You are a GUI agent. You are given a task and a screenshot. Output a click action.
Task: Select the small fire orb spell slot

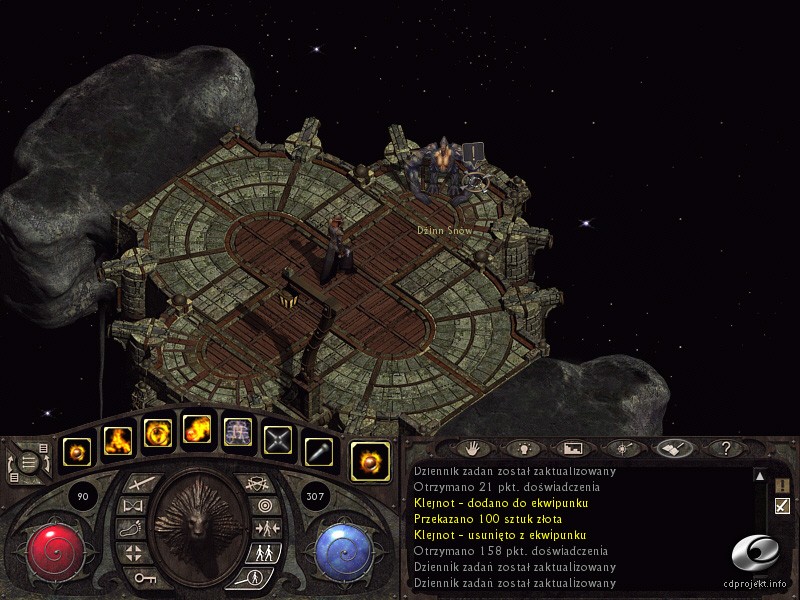coord(78,453)
